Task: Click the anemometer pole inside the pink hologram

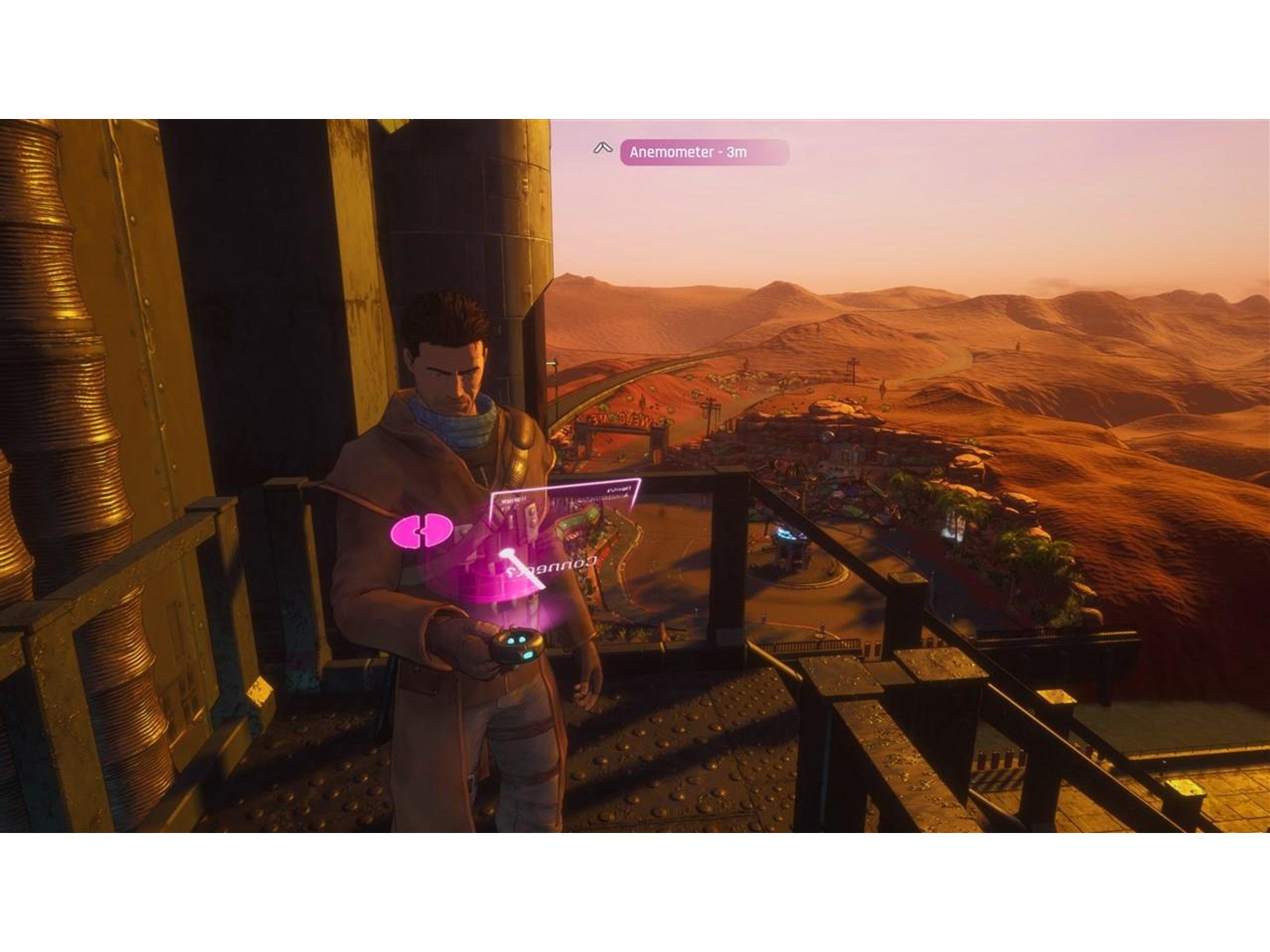Action: coord(521,568)
